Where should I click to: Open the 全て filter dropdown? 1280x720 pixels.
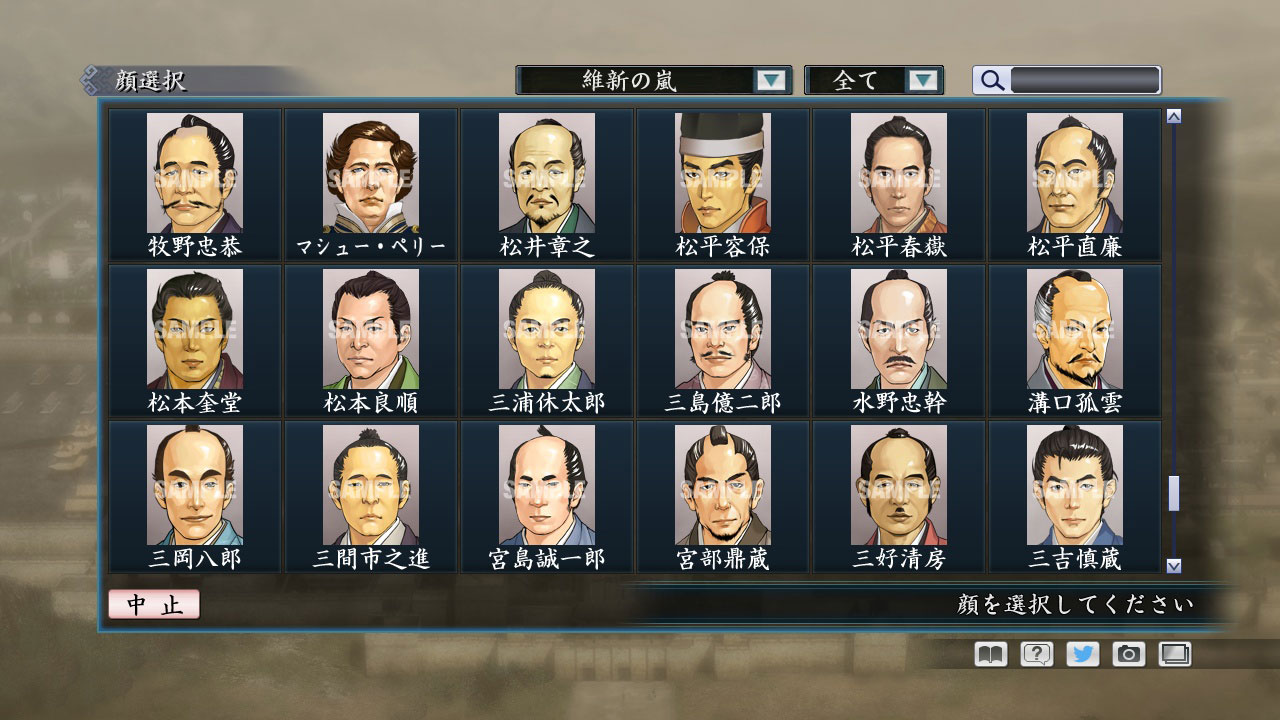tap(875, 80)
